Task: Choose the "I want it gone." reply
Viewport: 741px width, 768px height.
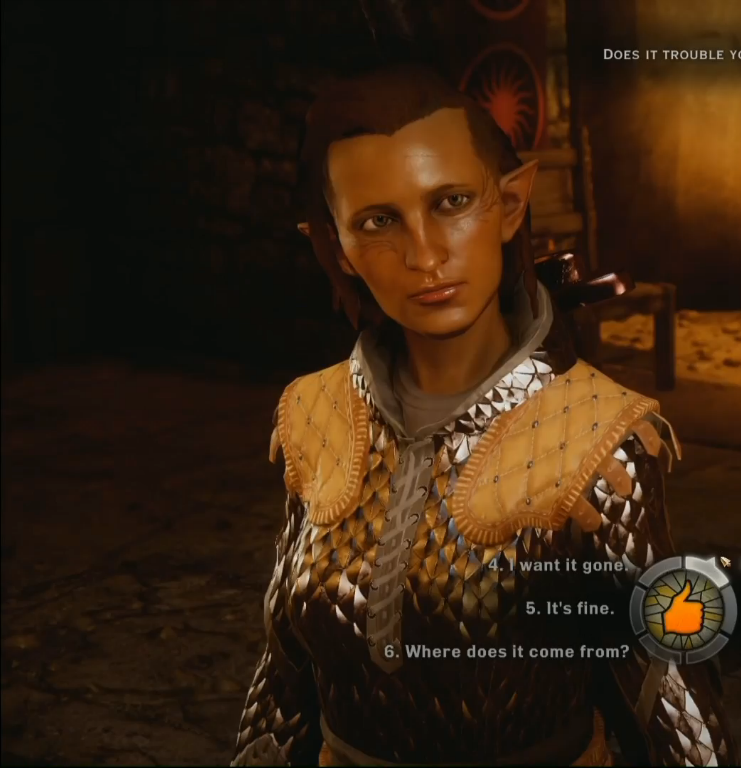Action: (x=559, y=565)
